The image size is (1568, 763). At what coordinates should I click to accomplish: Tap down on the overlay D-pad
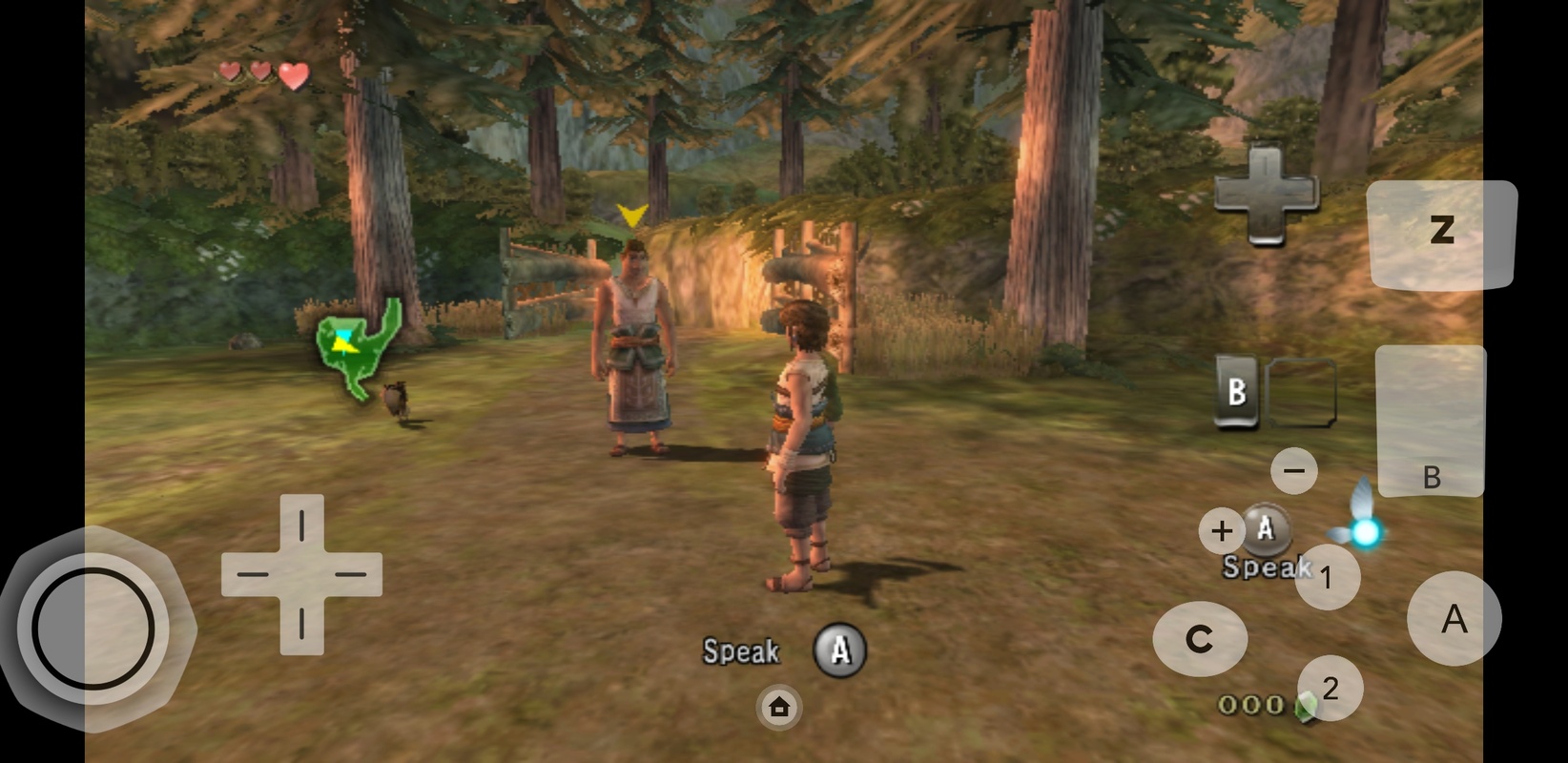pos(301,626)
